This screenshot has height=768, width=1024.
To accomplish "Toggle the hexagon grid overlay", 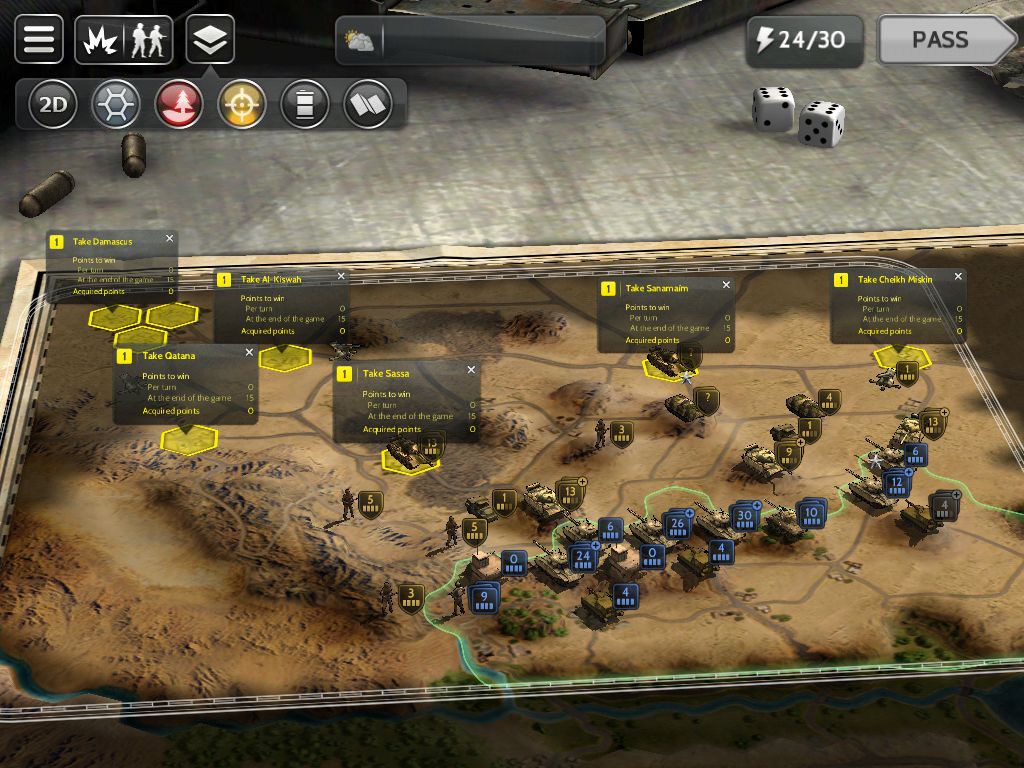I will (x=115, y=104).
